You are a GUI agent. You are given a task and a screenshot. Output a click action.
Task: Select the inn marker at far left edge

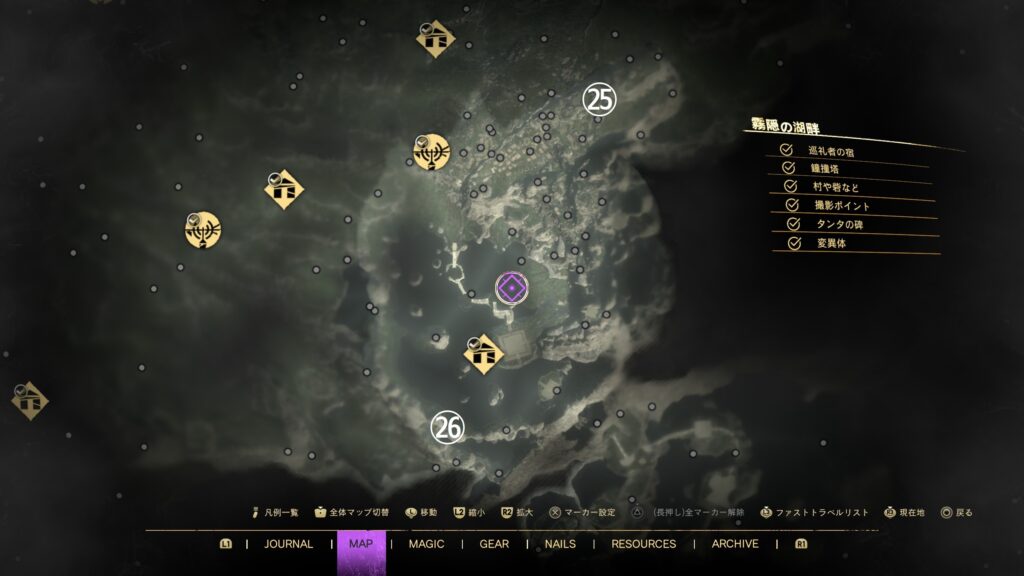point(27,400)
